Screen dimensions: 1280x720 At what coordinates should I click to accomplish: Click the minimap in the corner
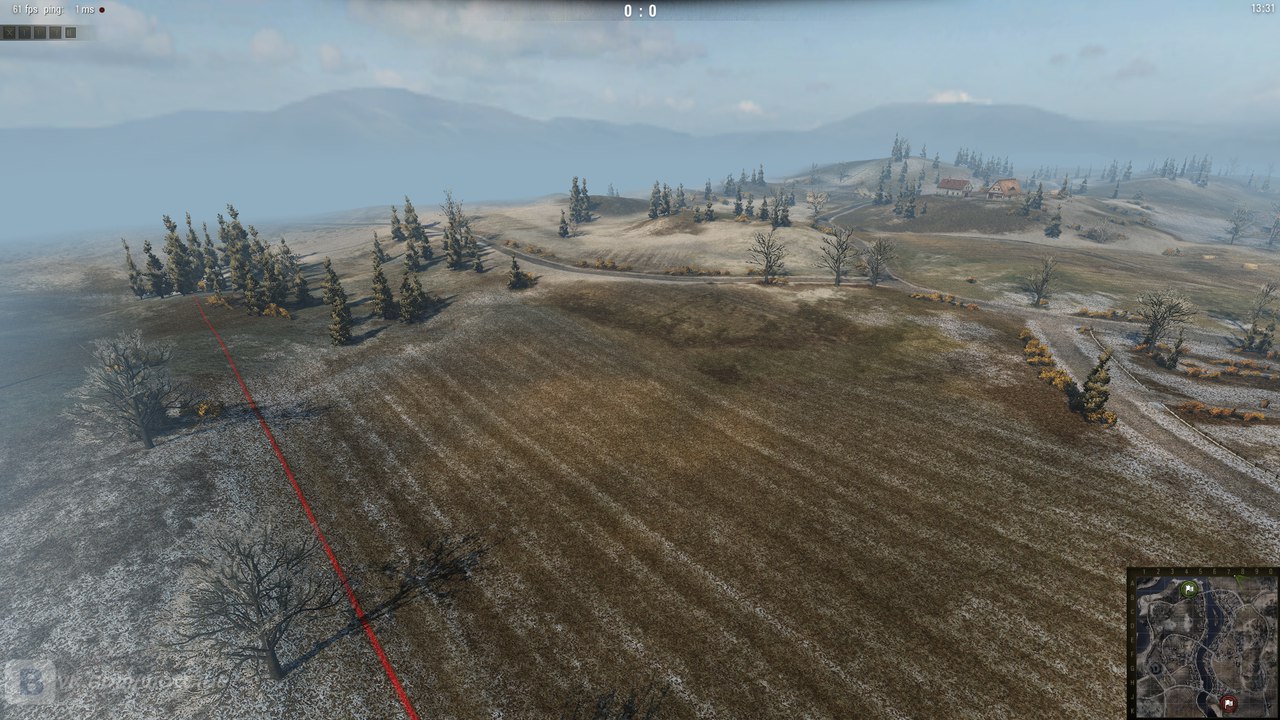coord(1203,645)
